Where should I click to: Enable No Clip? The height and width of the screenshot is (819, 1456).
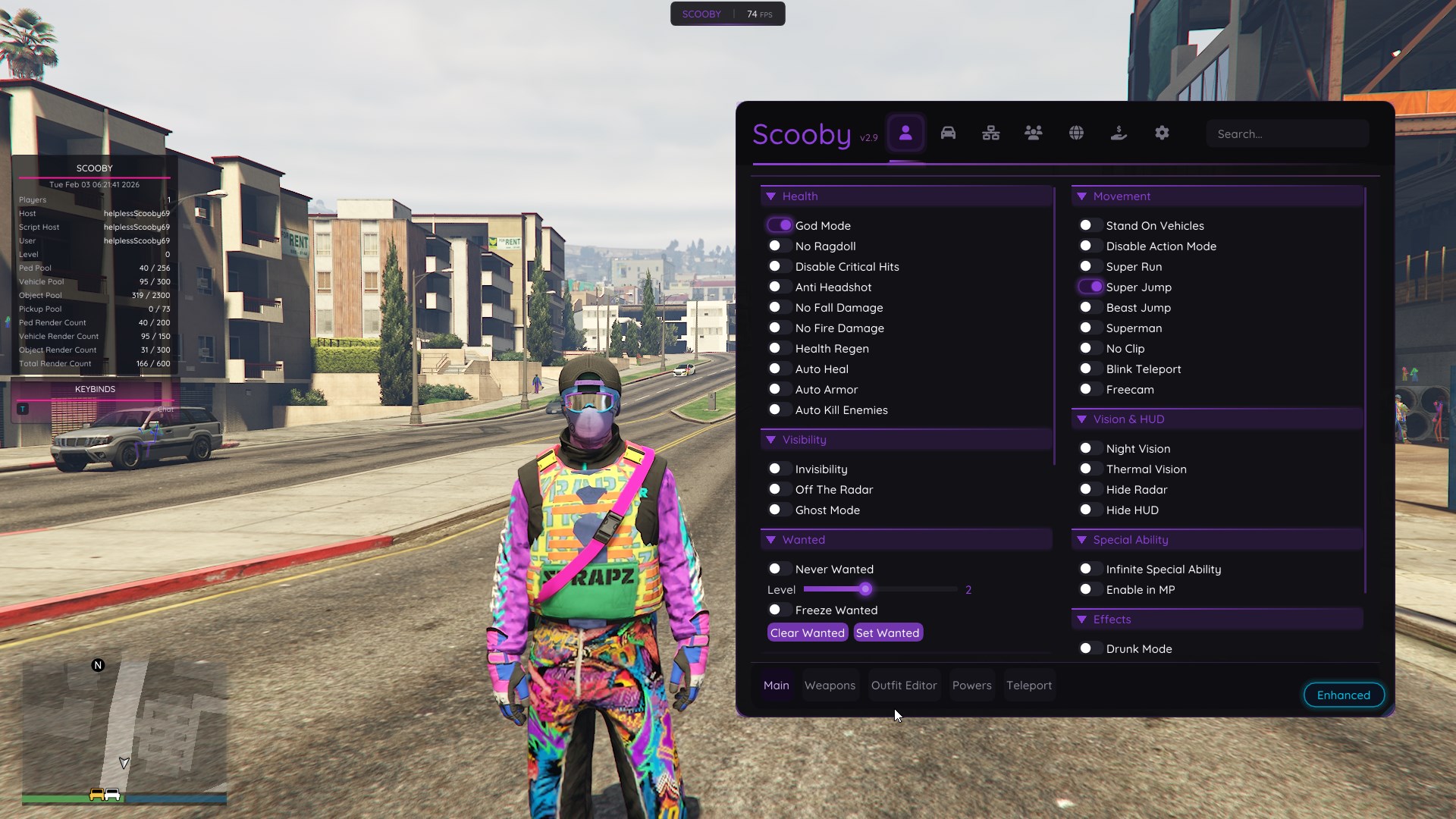(x=1089, y=348)
